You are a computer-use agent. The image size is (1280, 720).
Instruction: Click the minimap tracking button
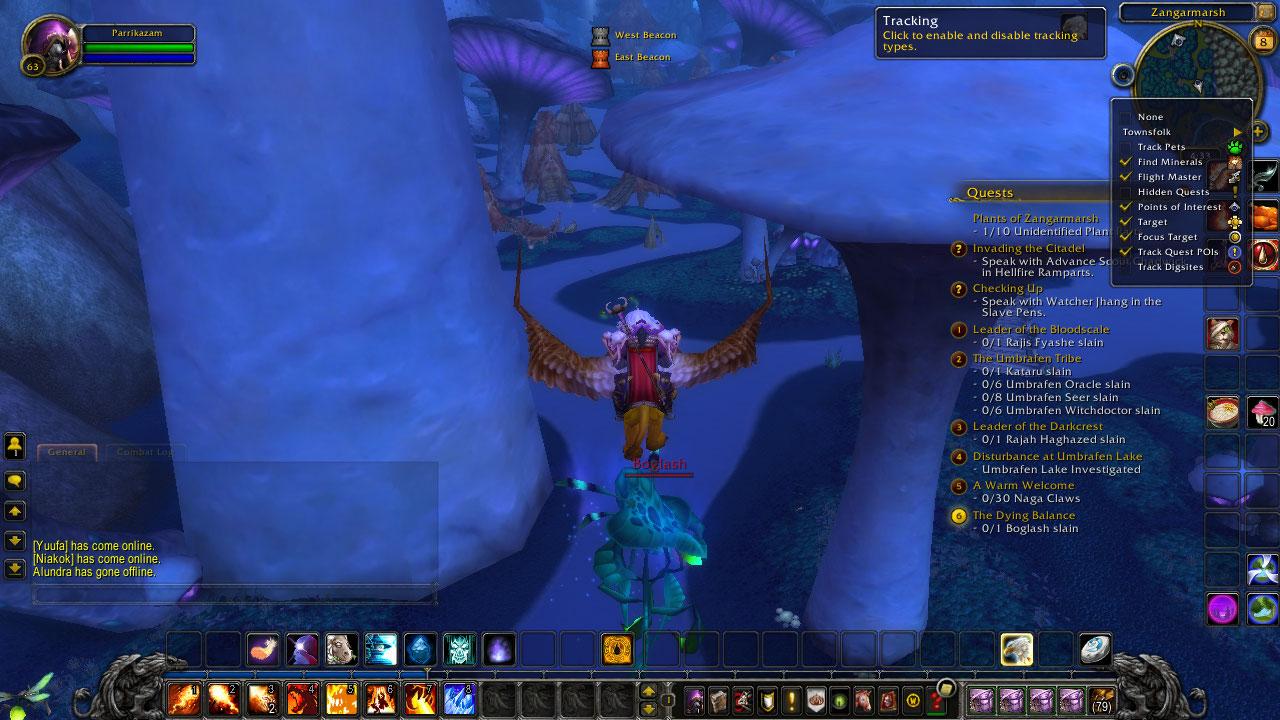[1123, 75]
